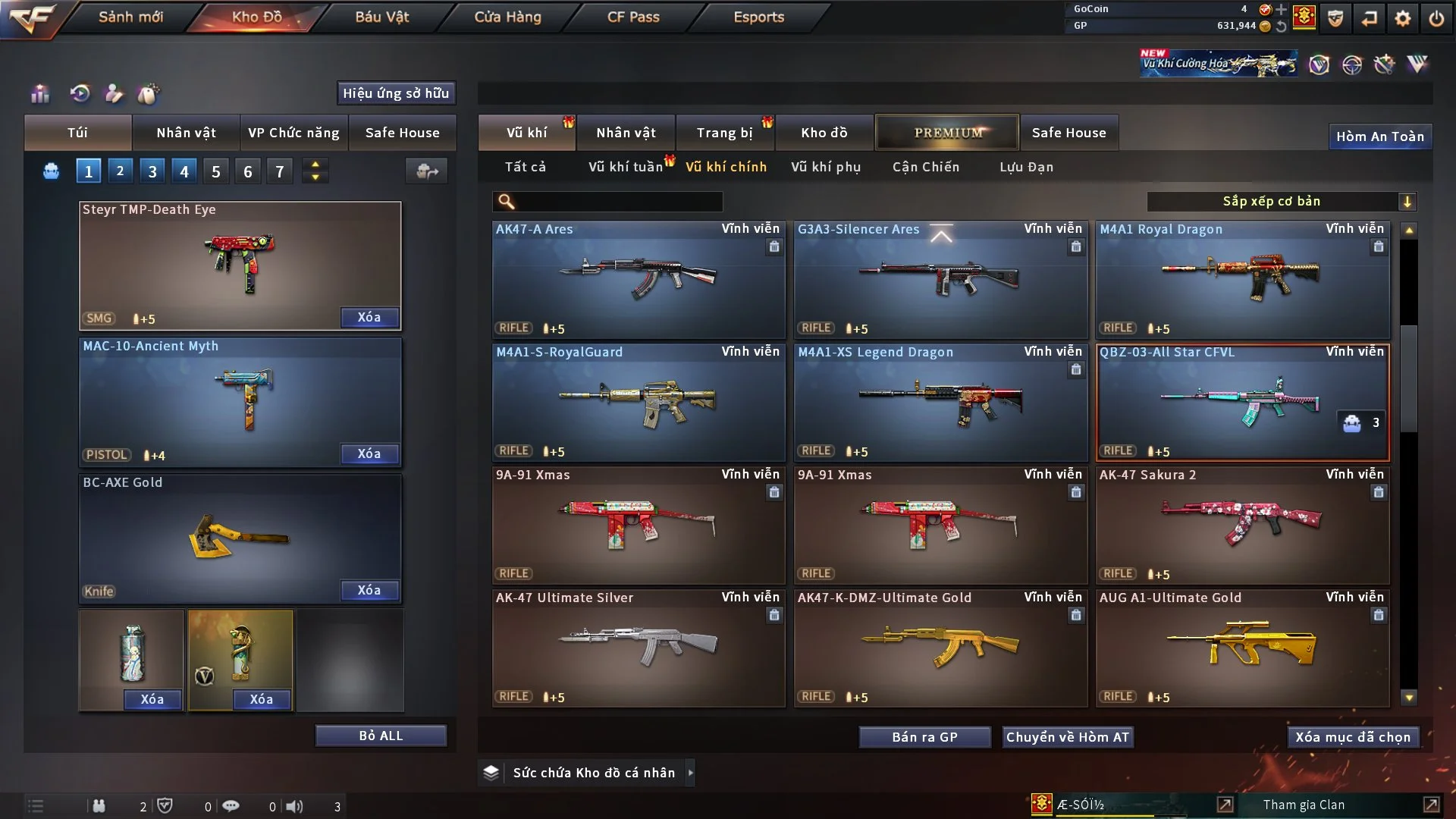The image size is (1456, 819).
Task: Go to the Sảnh mới lobby
Action: (x=130, y=17)
